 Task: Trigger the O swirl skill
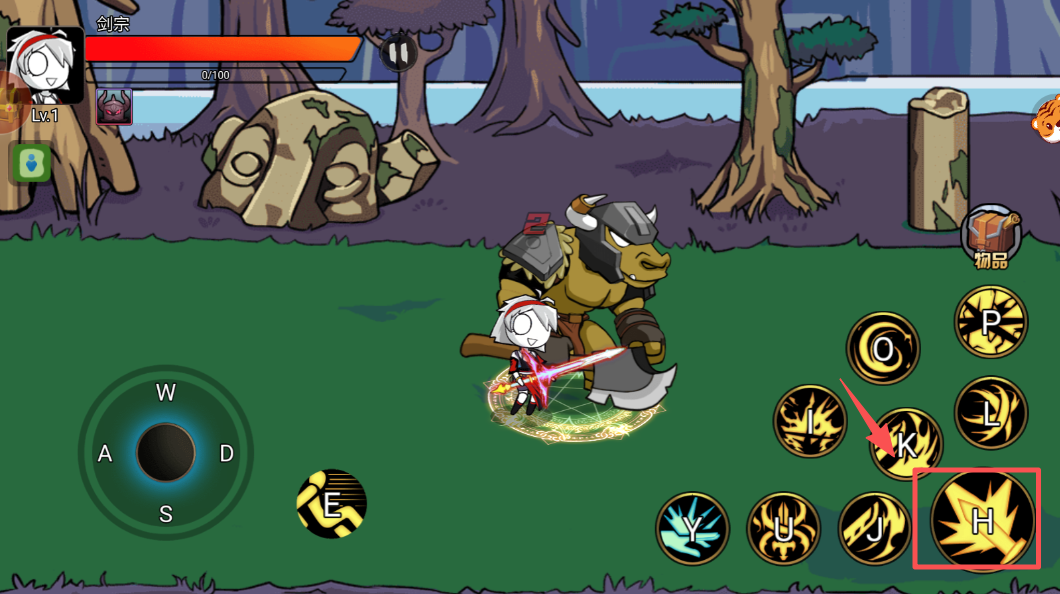point(883,348)
